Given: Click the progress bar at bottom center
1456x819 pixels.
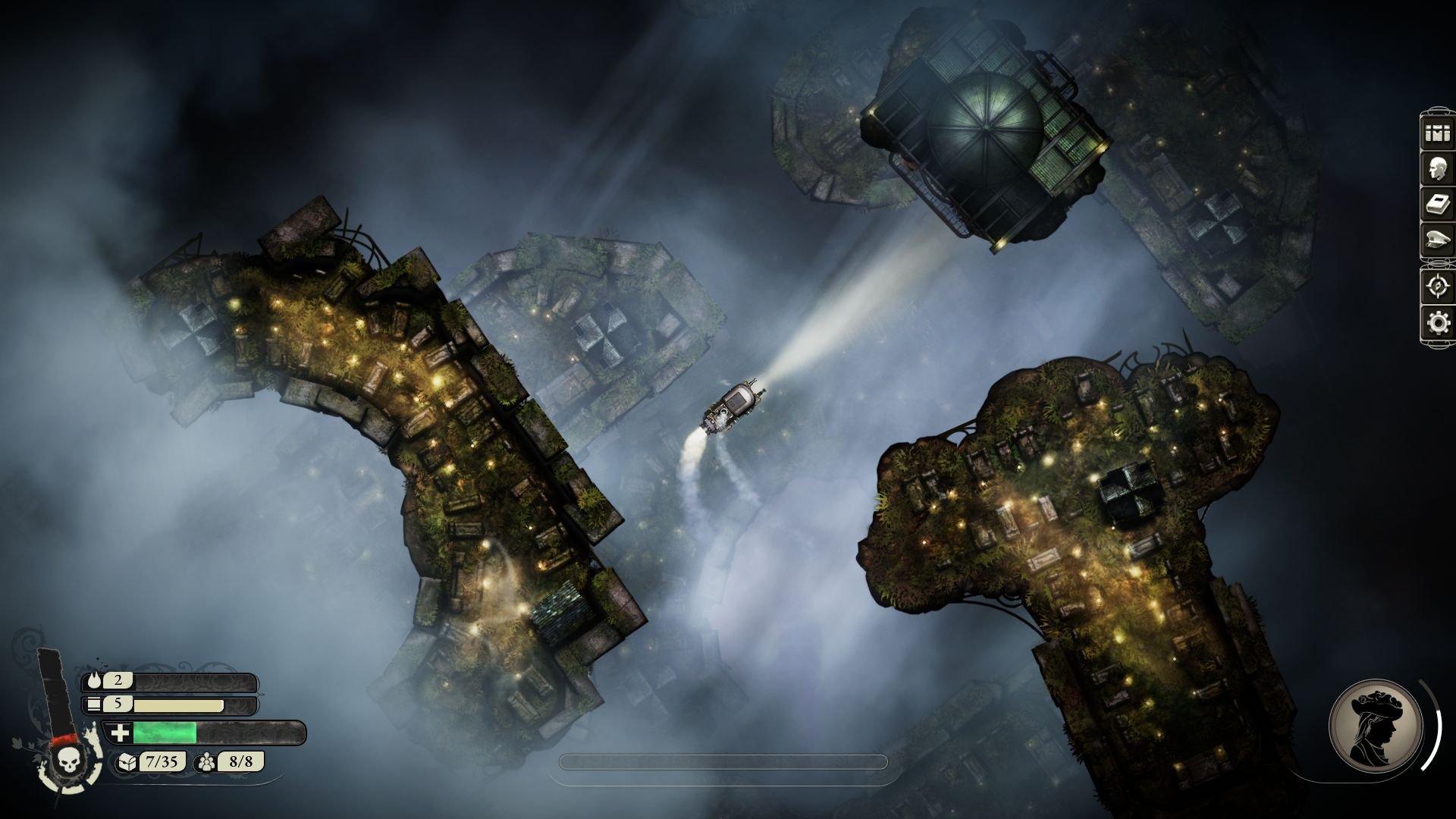Looking at the screenshot, I should 724,763.
